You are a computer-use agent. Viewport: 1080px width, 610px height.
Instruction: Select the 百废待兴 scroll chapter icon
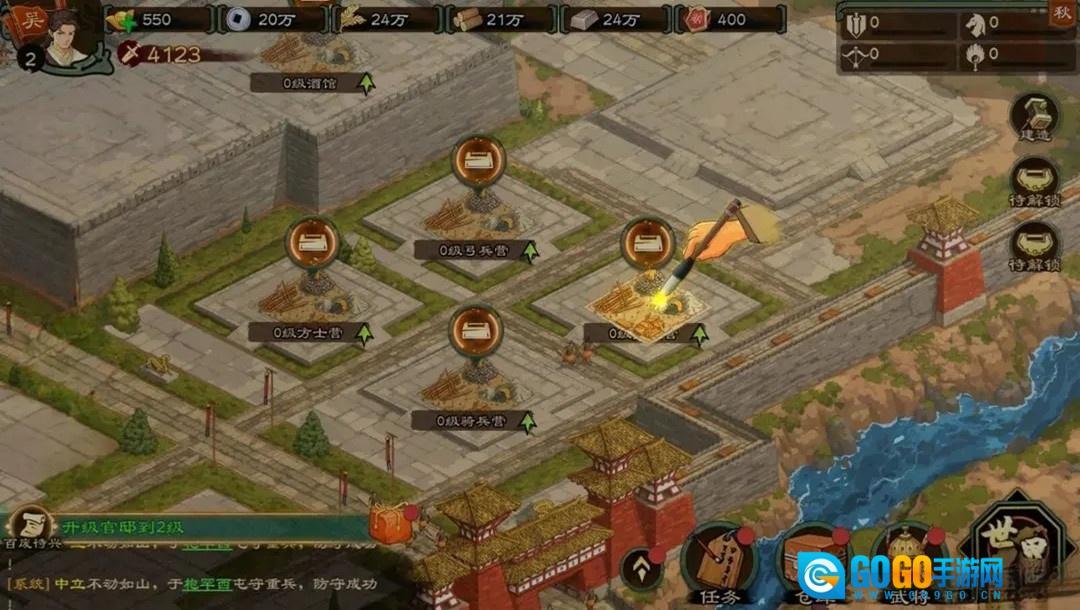pyautogui.click(x=32, y=525)
